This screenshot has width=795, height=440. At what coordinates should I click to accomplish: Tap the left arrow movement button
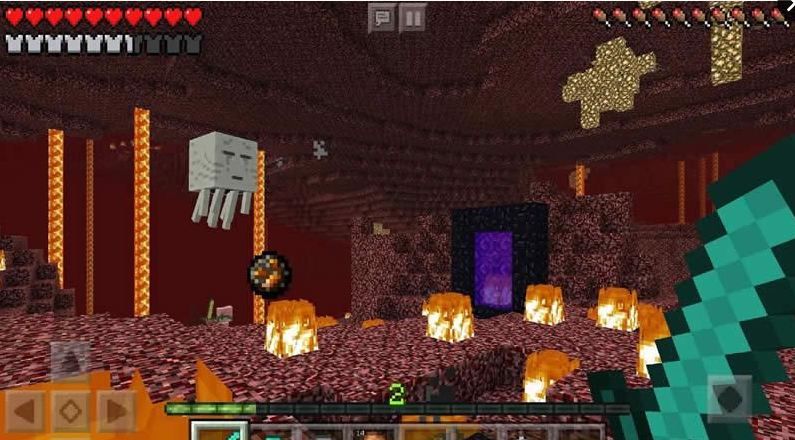pos(26,411)
